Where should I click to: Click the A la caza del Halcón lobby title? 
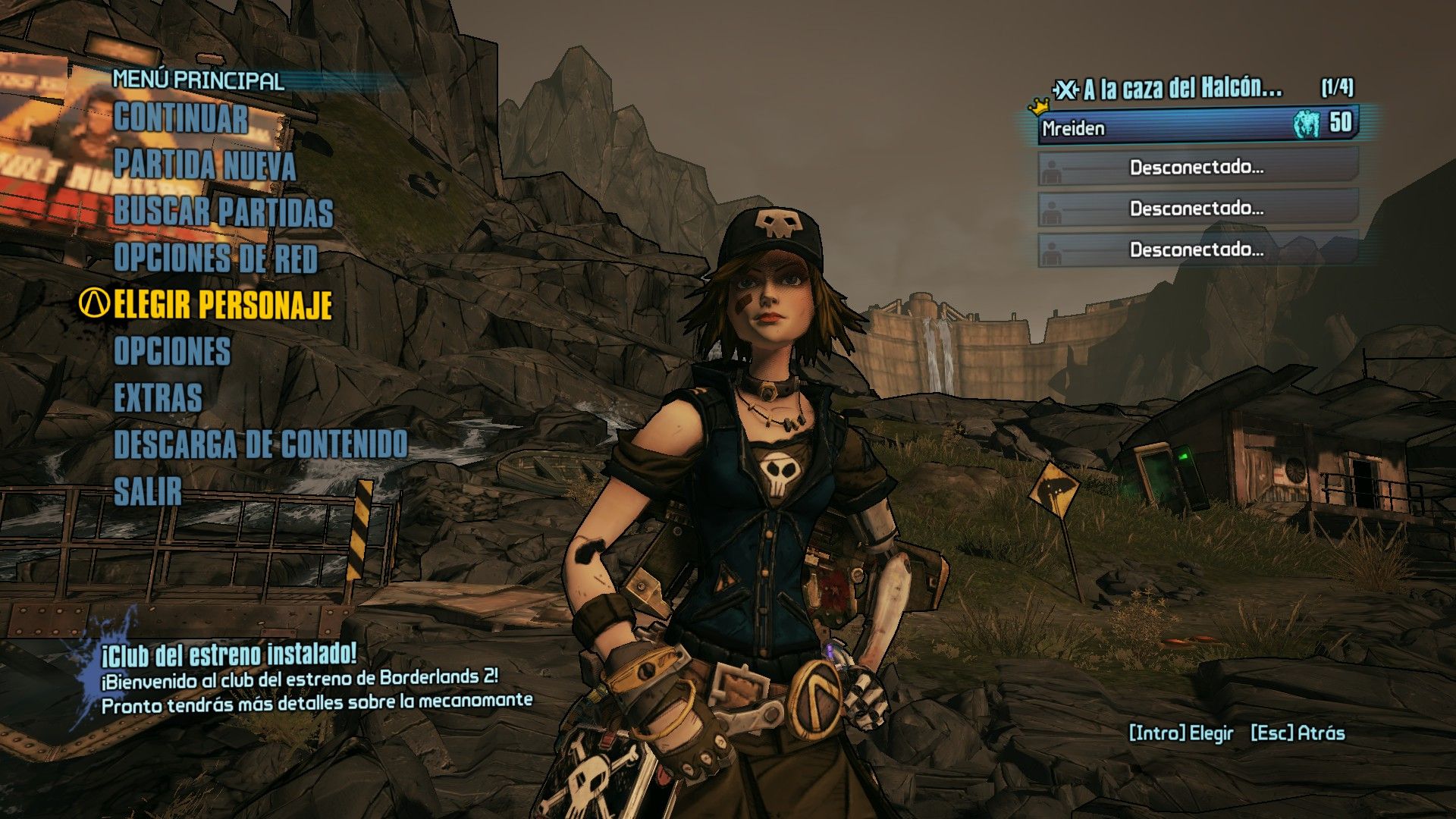(1181, 89)
